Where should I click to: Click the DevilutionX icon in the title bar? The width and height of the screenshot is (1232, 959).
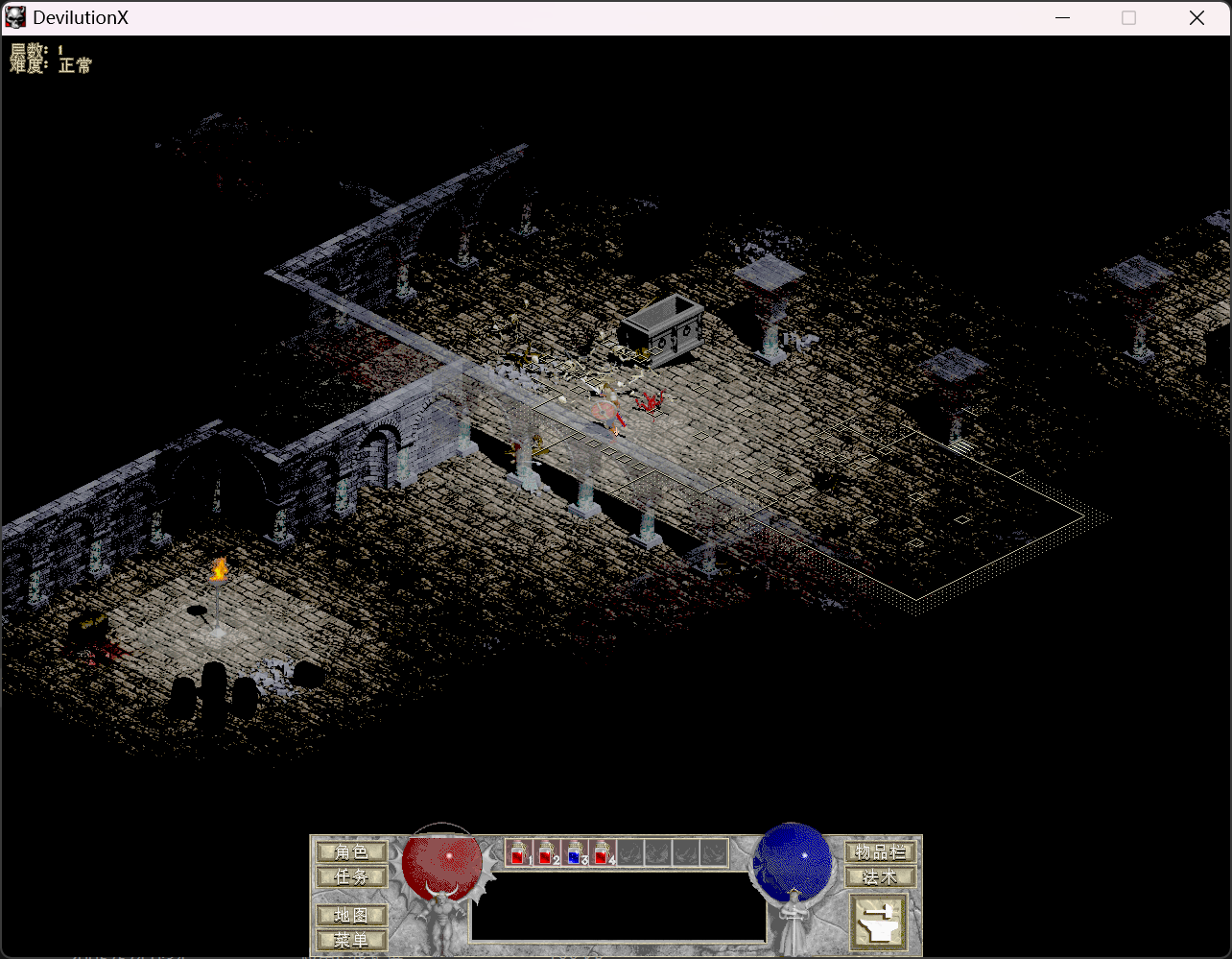pos(14,16)
